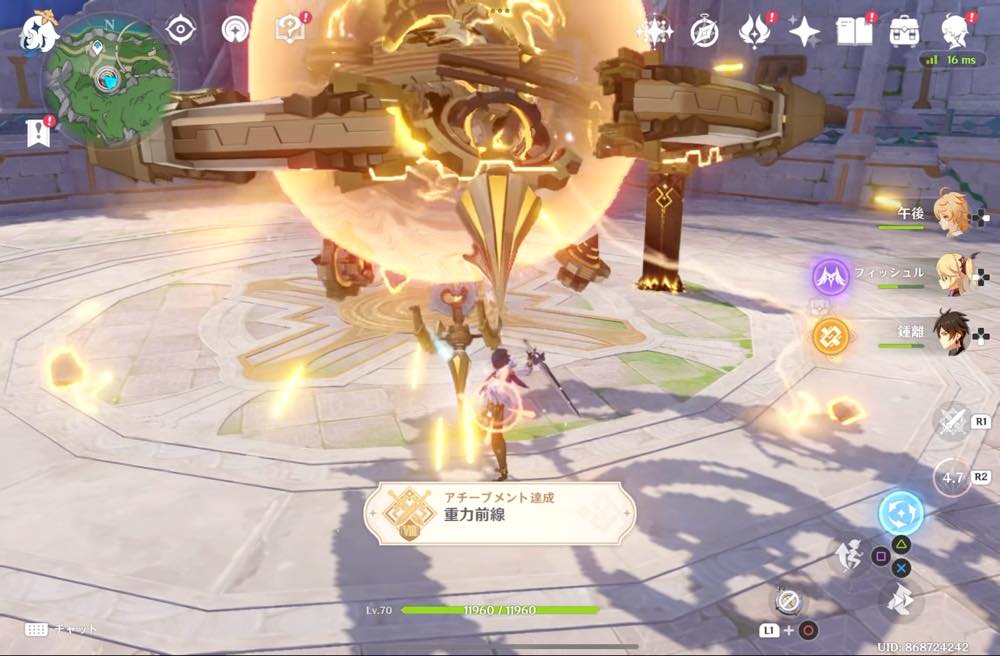Open the adventurer handbook book icon
Screen dimensions: 1000x656
(x=854, y=32)
